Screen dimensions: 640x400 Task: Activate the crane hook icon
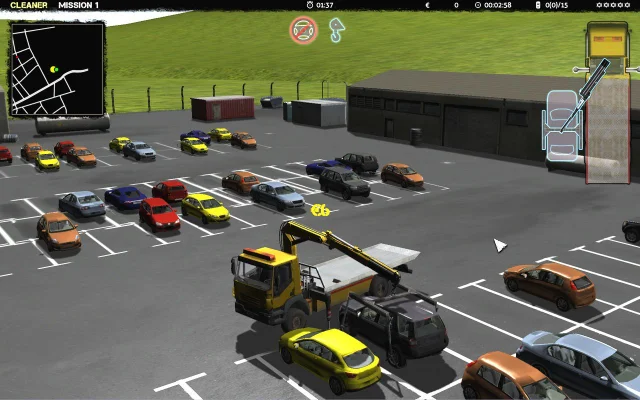coord(337,31)
